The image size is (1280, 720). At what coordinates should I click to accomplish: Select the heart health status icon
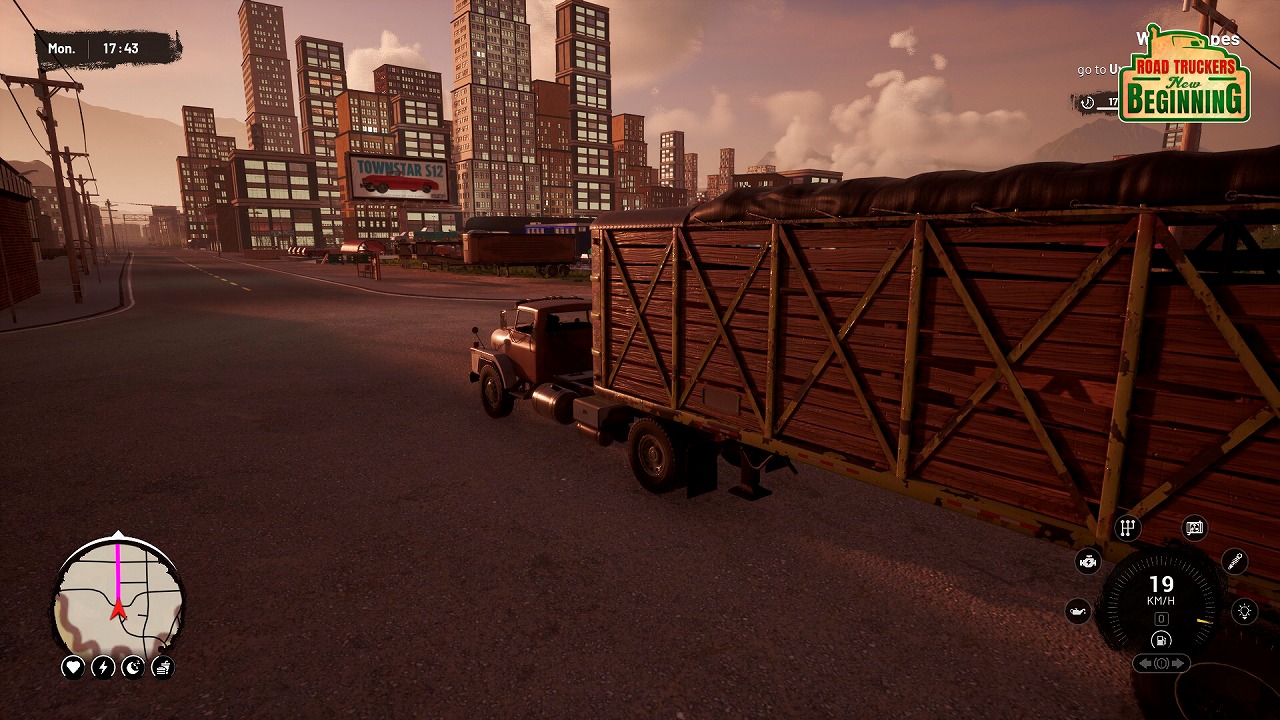click(73, 667)
